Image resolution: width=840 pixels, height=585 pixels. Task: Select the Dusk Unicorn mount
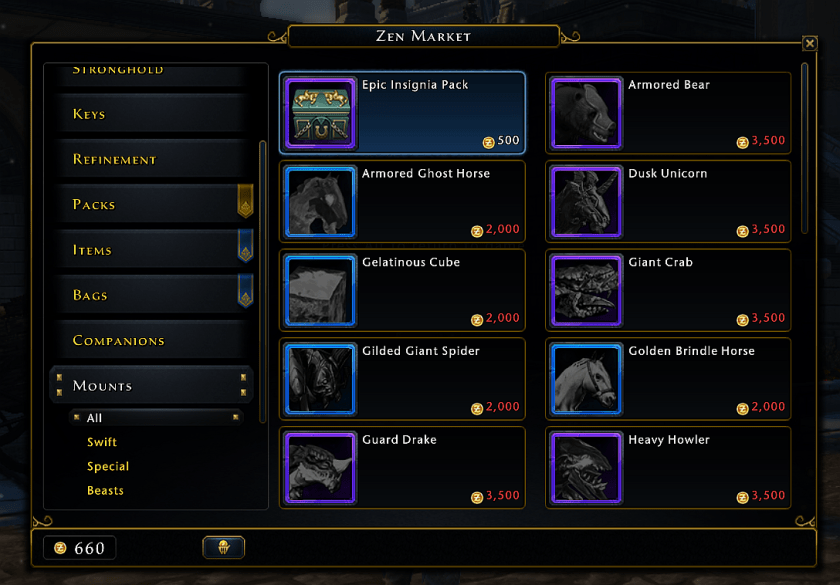pyautogui.click(x=668, y=201)
